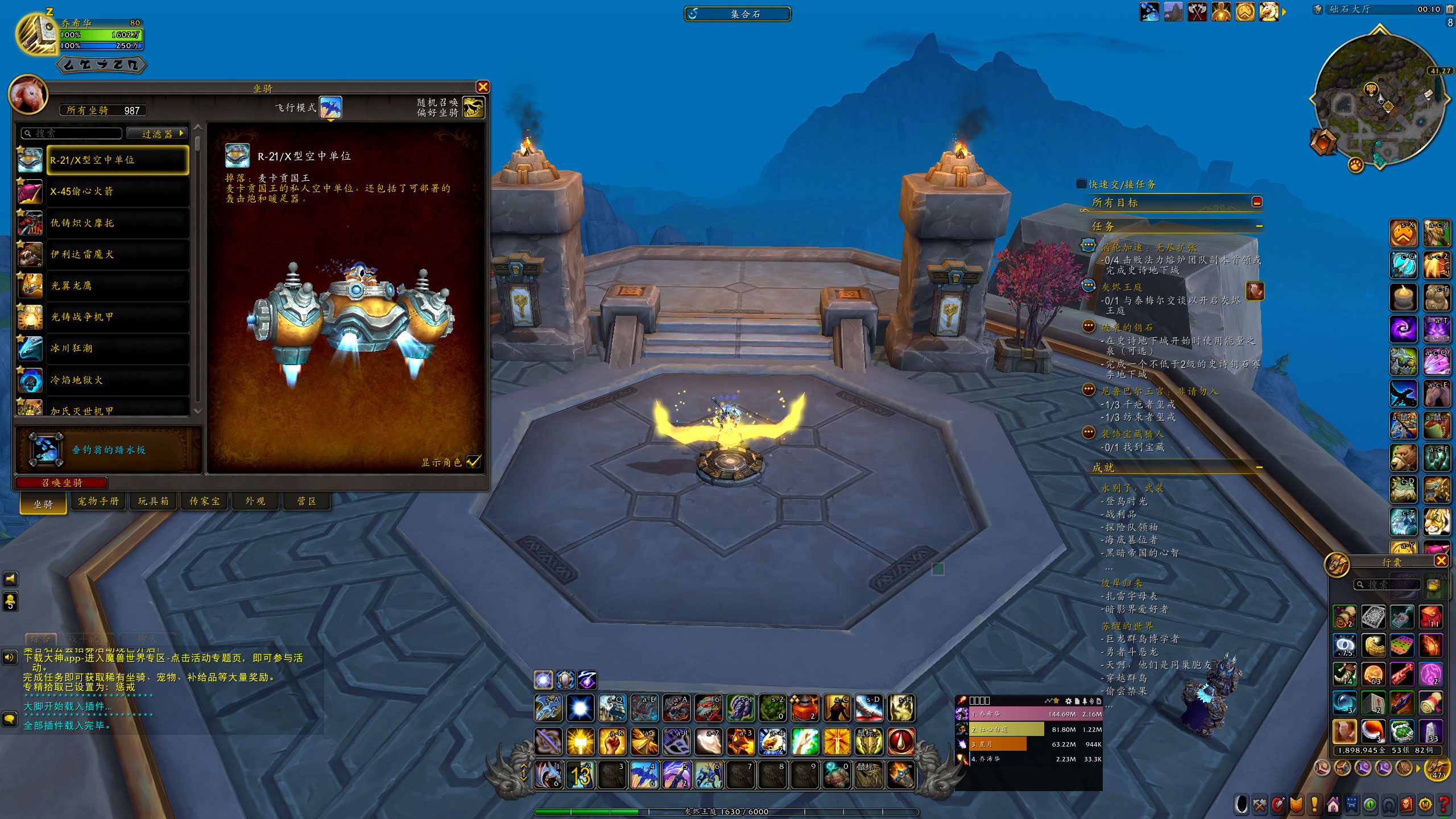This screenshot has width=1456, height=819.
Task: Open the 集合石 button at top
Action: pyautogui.click(x=737, y=14)
